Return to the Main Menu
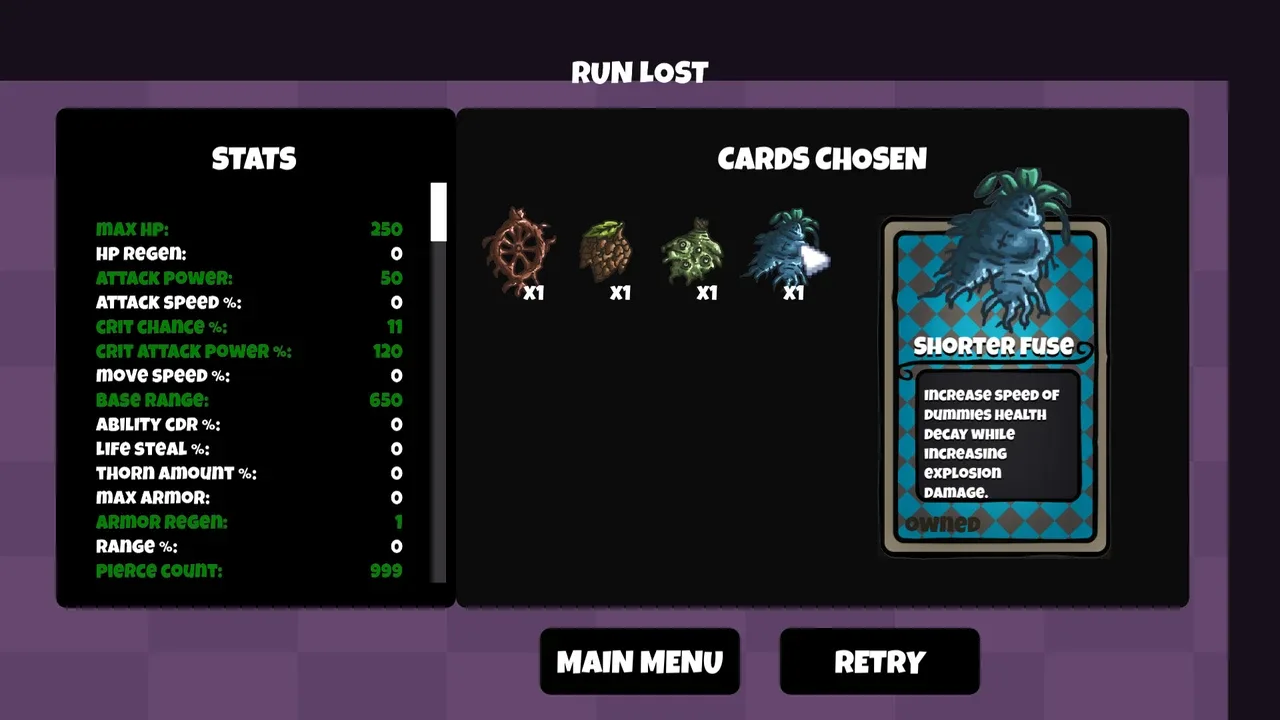This screenshot has height=720, width=1280. [x=640, y=661]
